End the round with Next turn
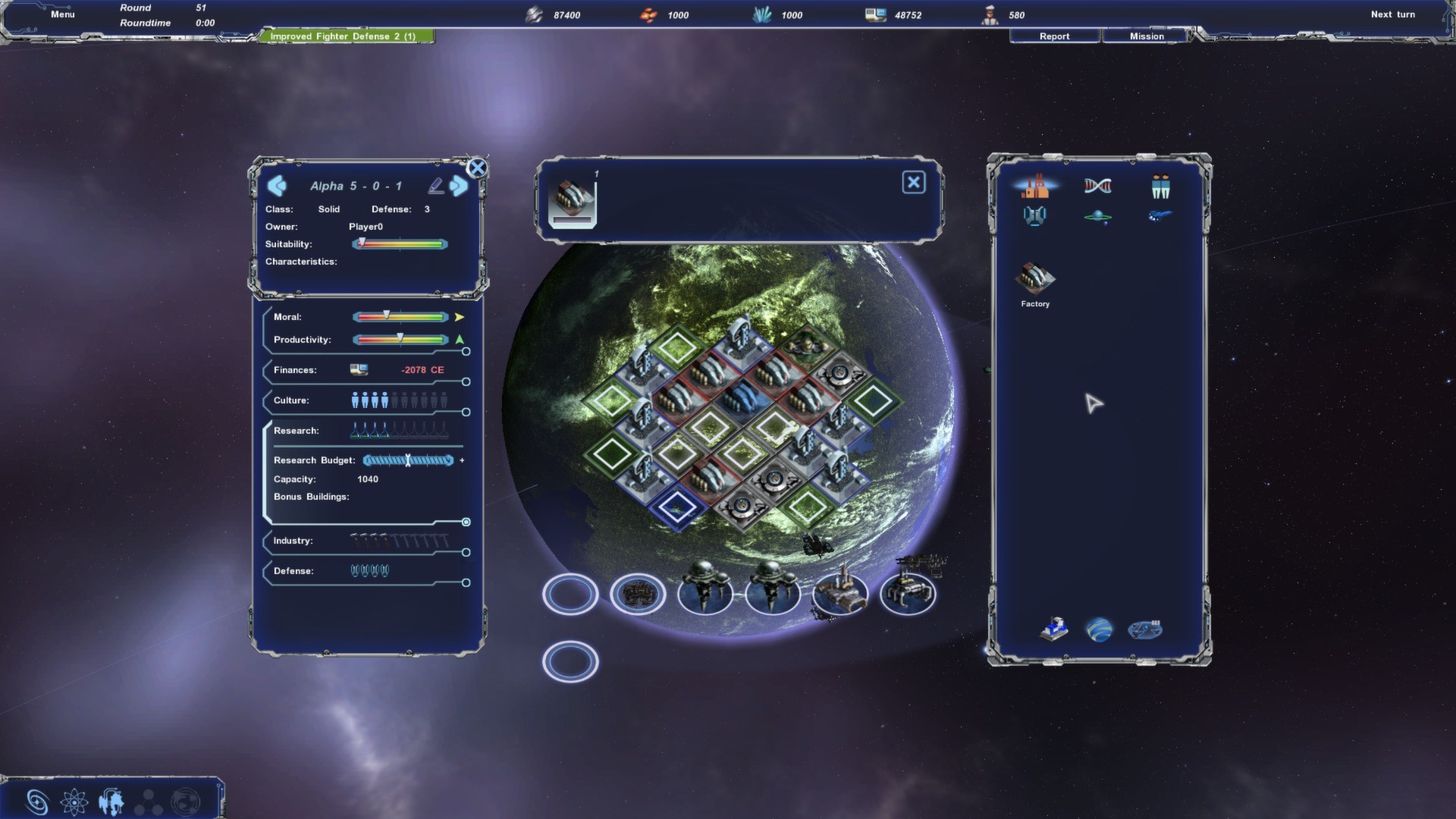This screenshot has width=1456, height=819. tap(1392, 14)
